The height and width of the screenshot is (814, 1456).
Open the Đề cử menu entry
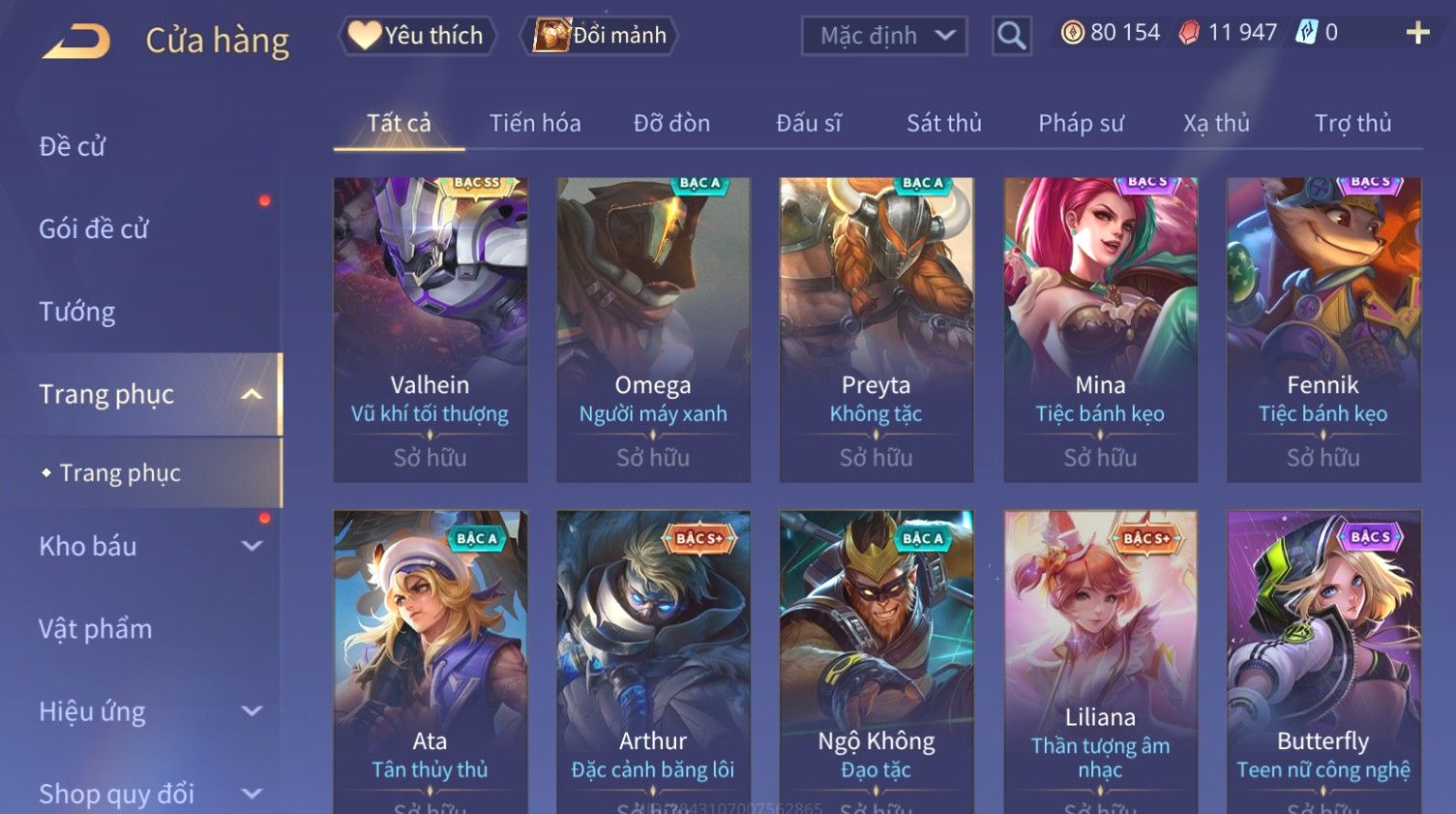[73, 146]
